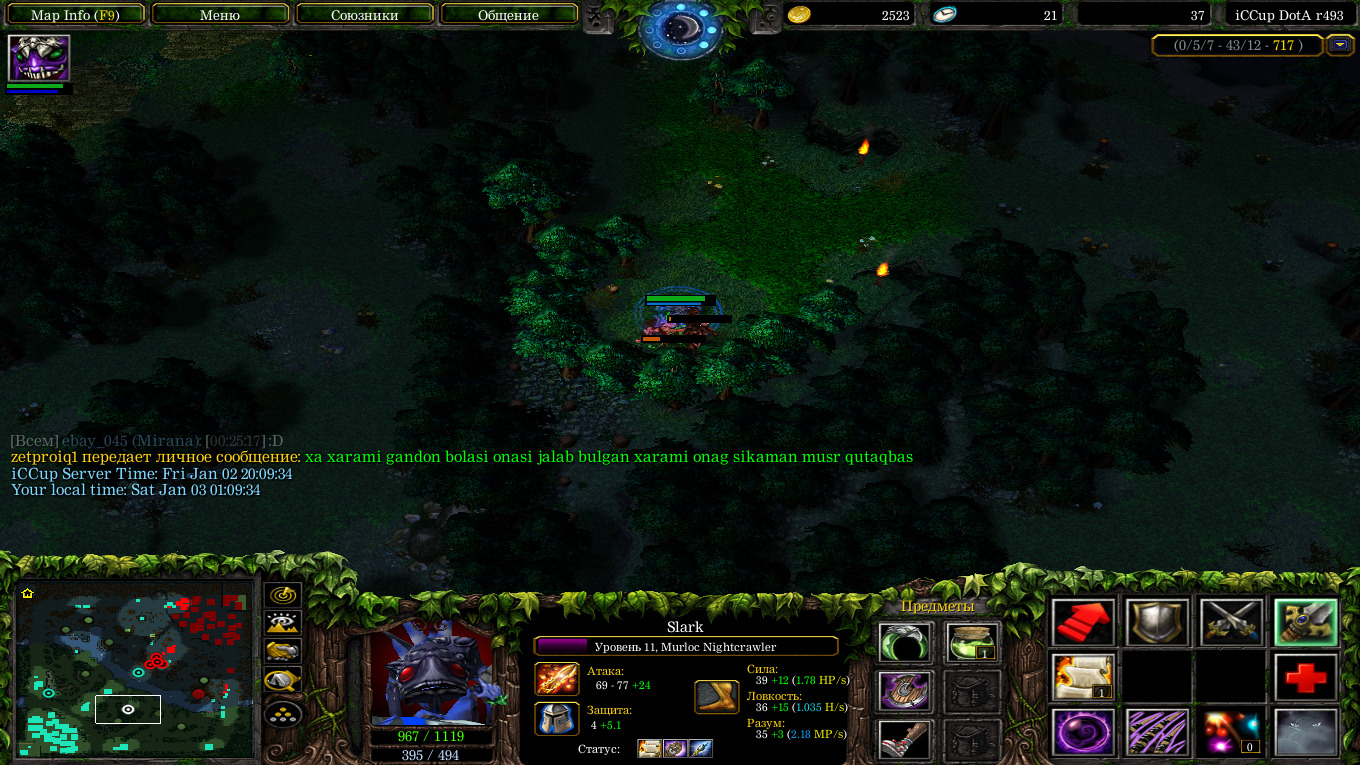Viewport: 1360px width, 765px height.
Task: Cast the purple orb Dark Pact ability
Action: coord(1083,732)
